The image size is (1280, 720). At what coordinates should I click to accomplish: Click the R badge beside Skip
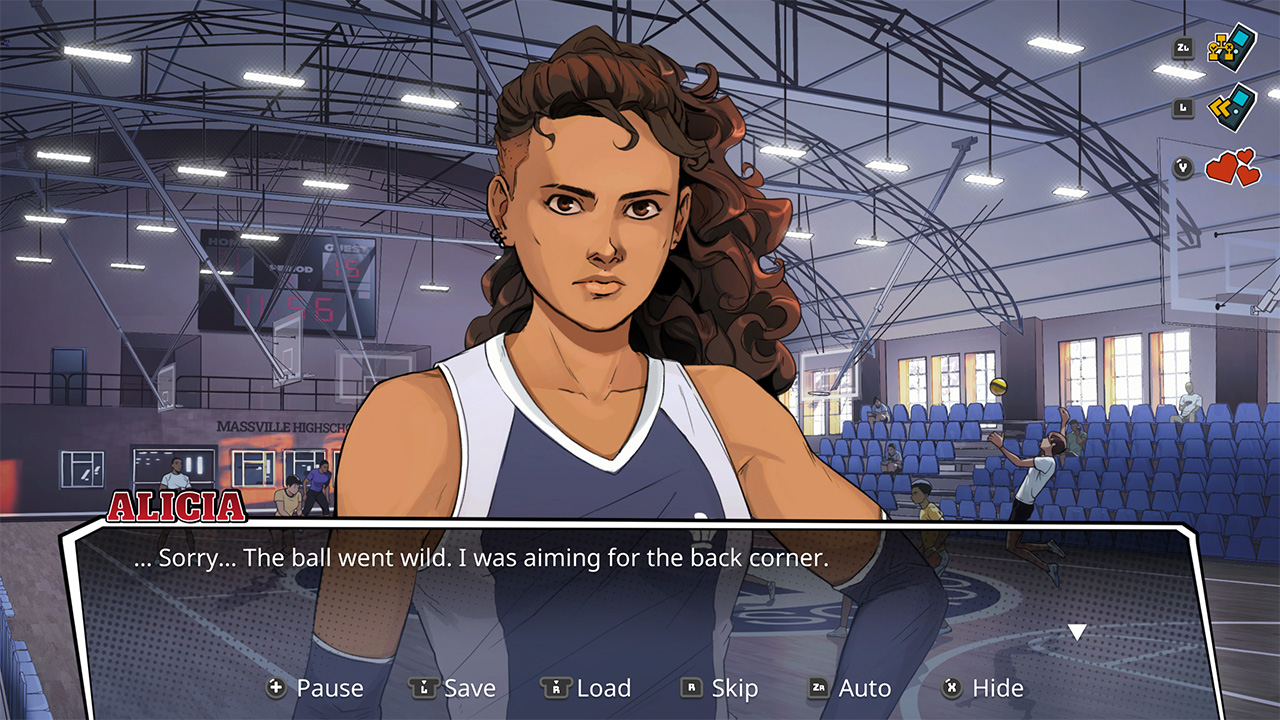(x=690, y=687)
